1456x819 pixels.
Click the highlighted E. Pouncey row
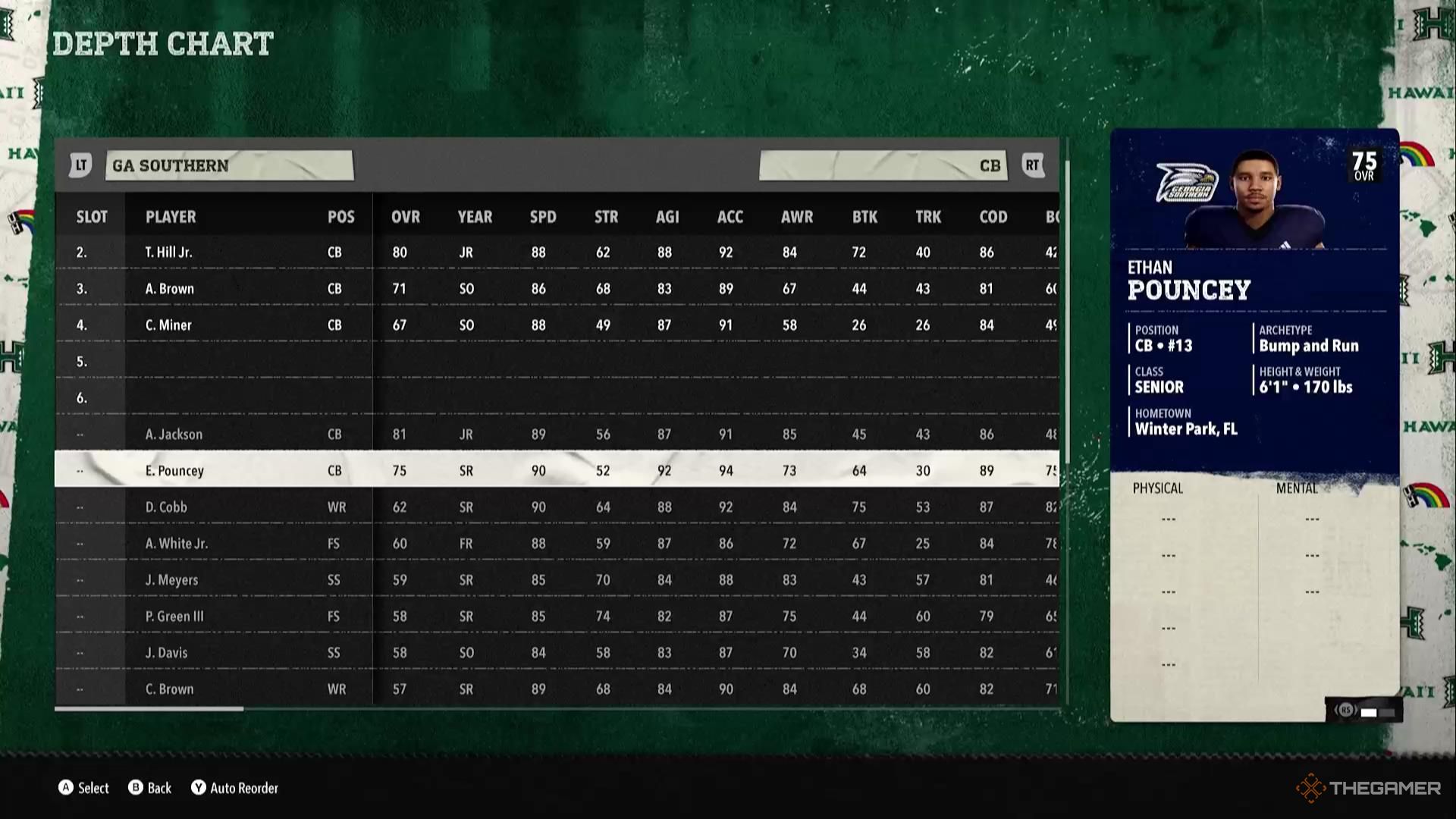174,471
